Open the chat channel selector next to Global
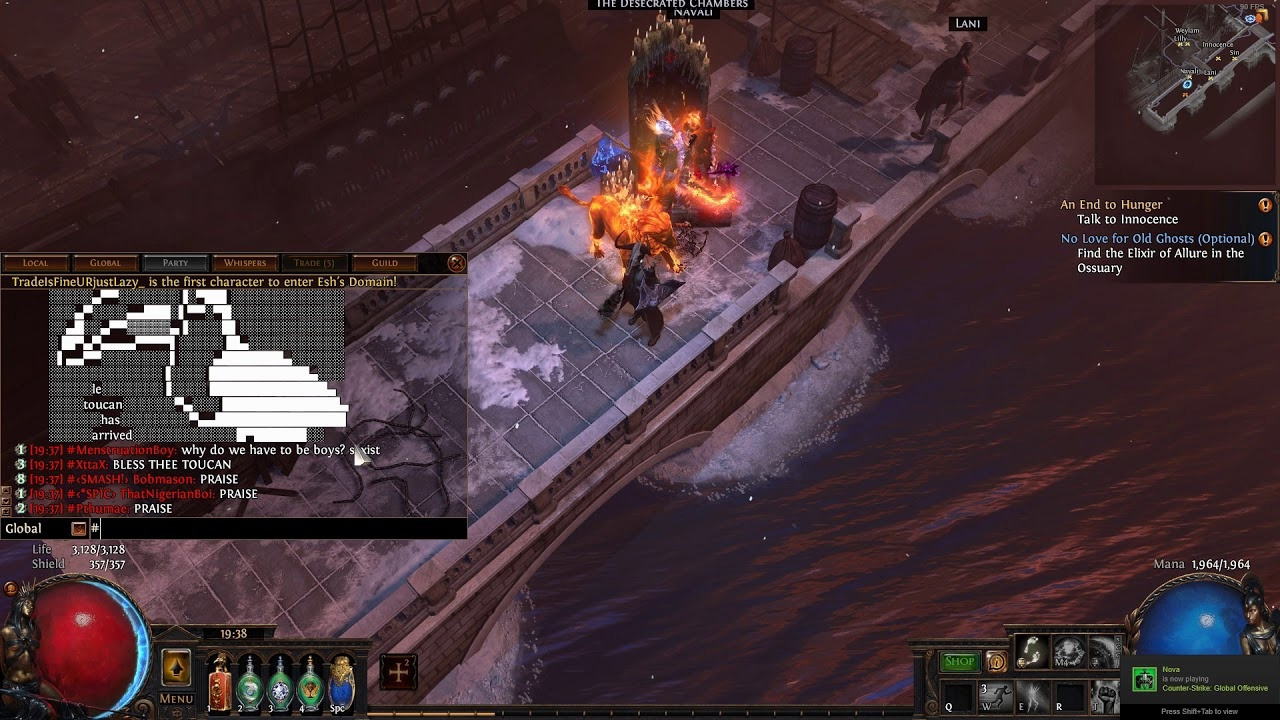This screenshot has height=720, width=1280. [x=79, y=529]
